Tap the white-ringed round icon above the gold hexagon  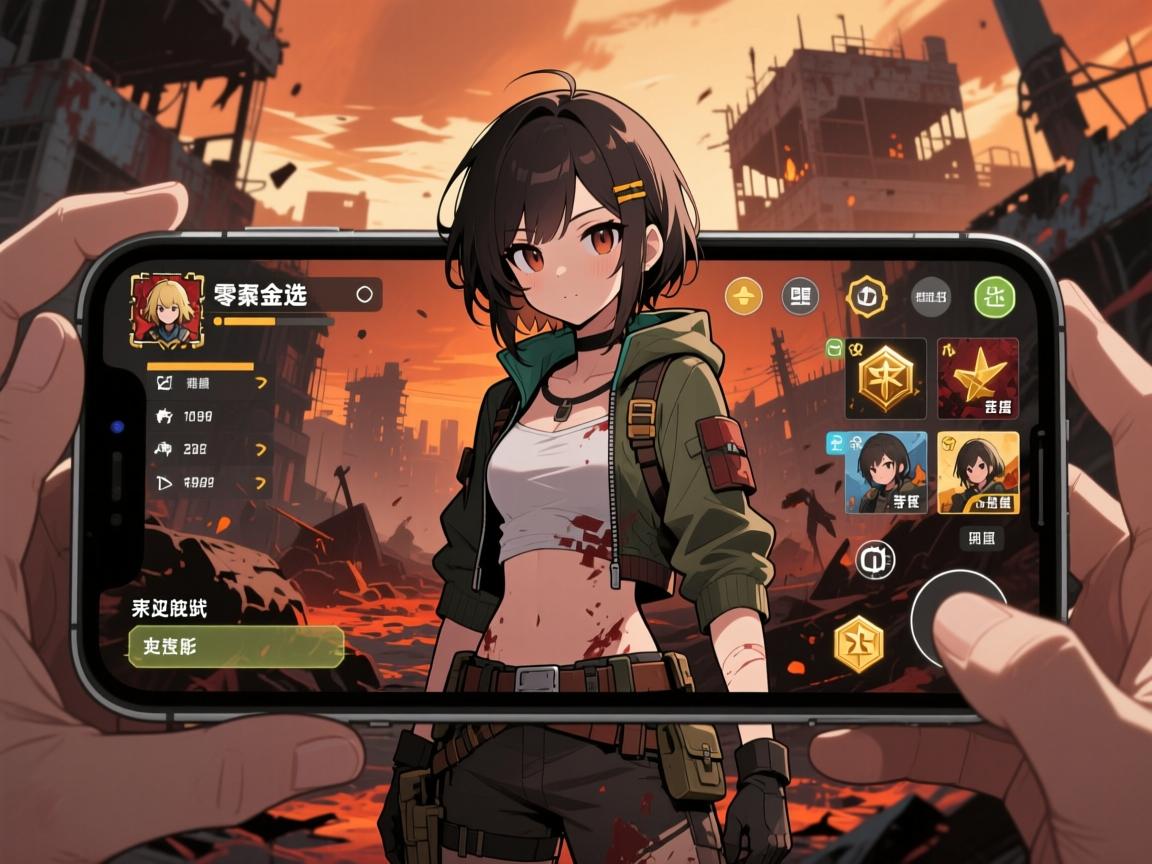coord(875,560)
